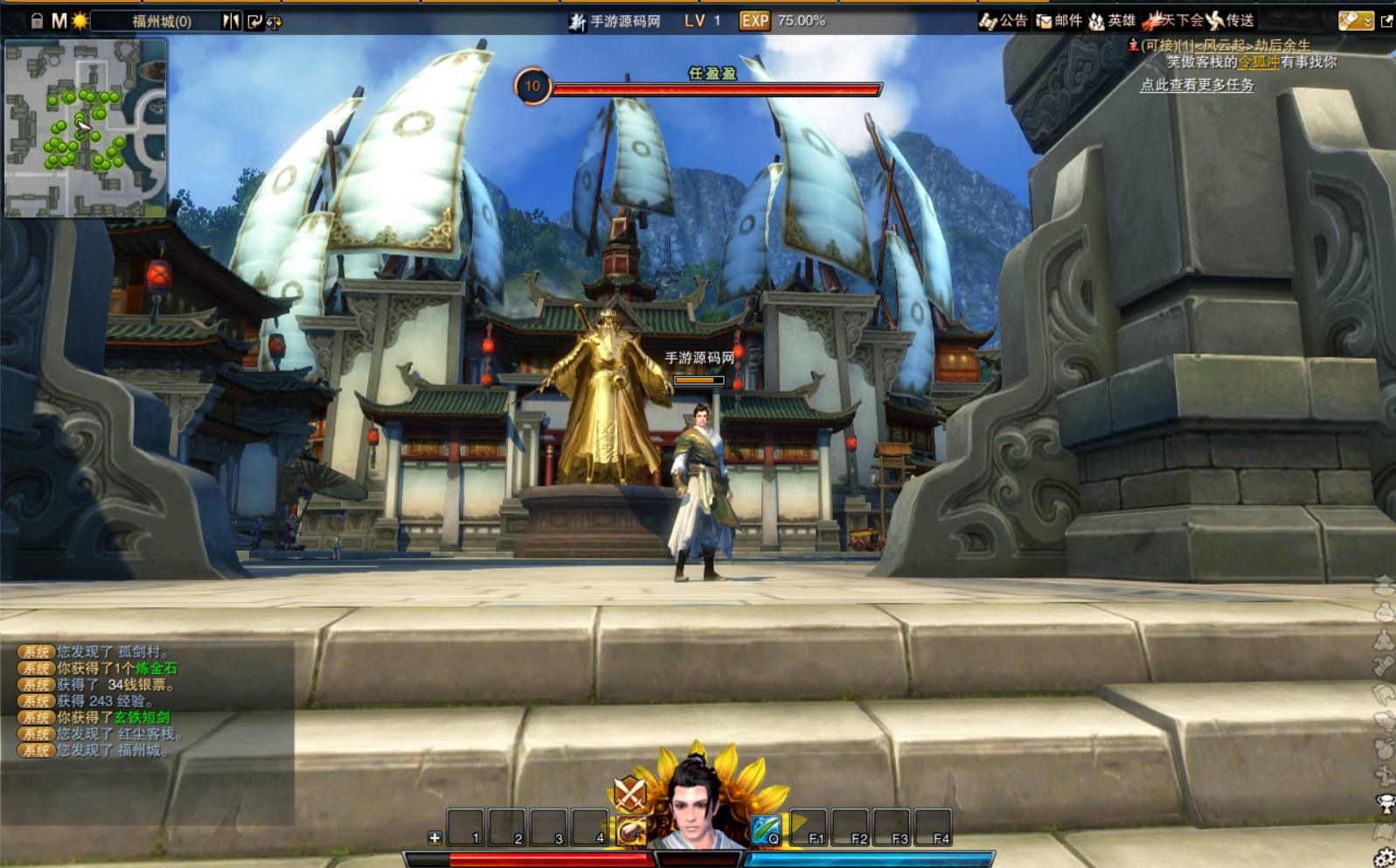Toggle the crossed swords combat mode icon

pyautogui.click(x=629, y=793)
